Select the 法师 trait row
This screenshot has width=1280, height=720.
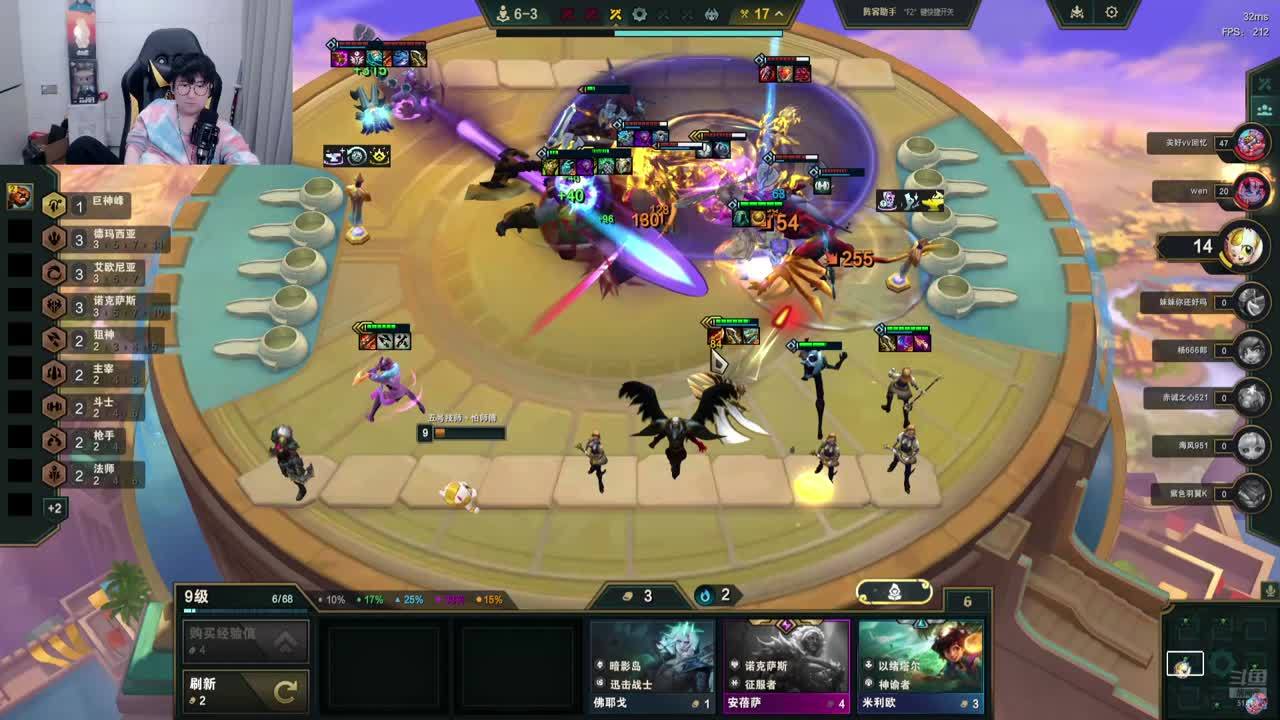point(100,474)
